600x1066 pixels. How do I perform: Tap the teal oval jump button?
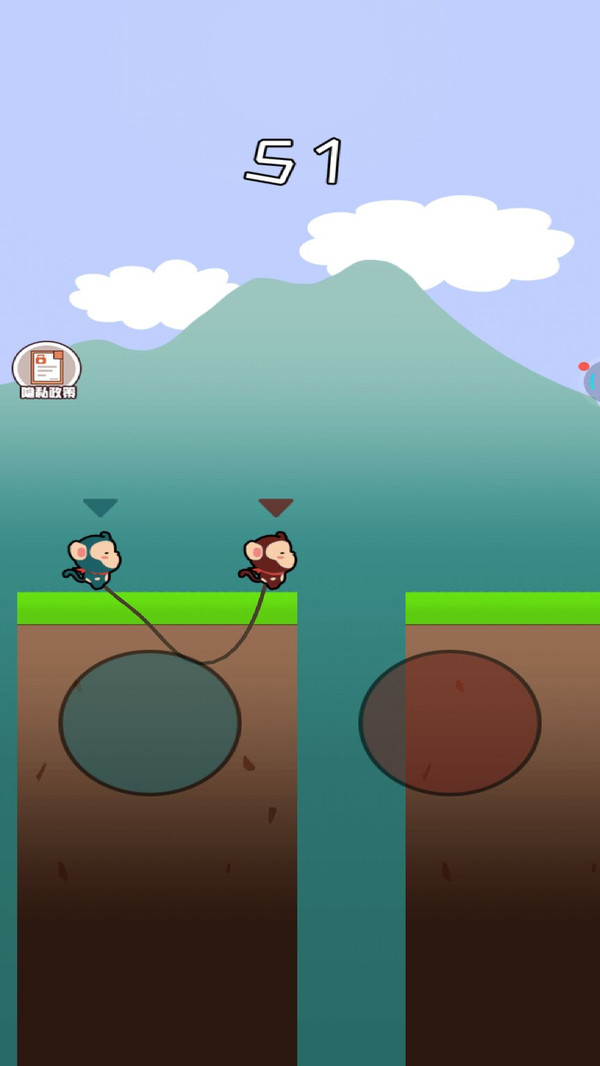click(150, 722)
